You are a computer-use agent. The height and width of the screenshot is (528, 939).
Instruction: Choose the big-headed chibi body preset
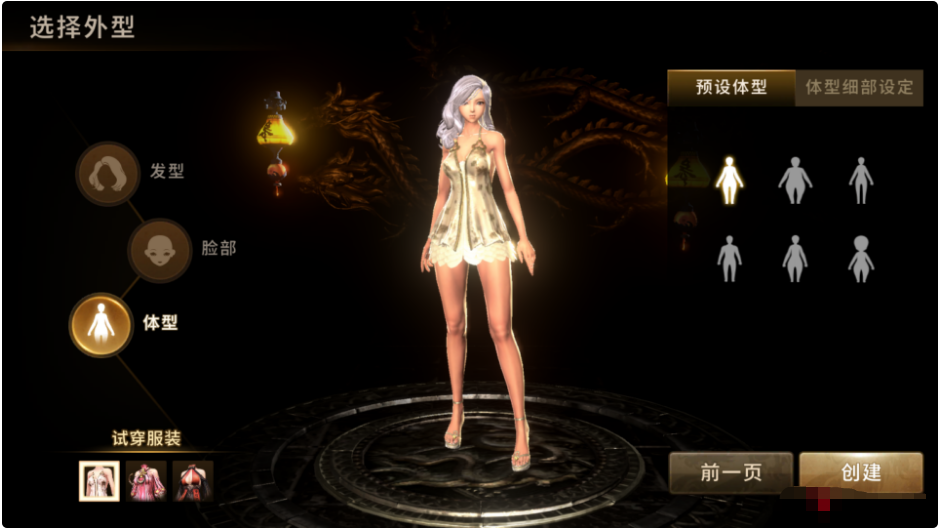point(860,258)
